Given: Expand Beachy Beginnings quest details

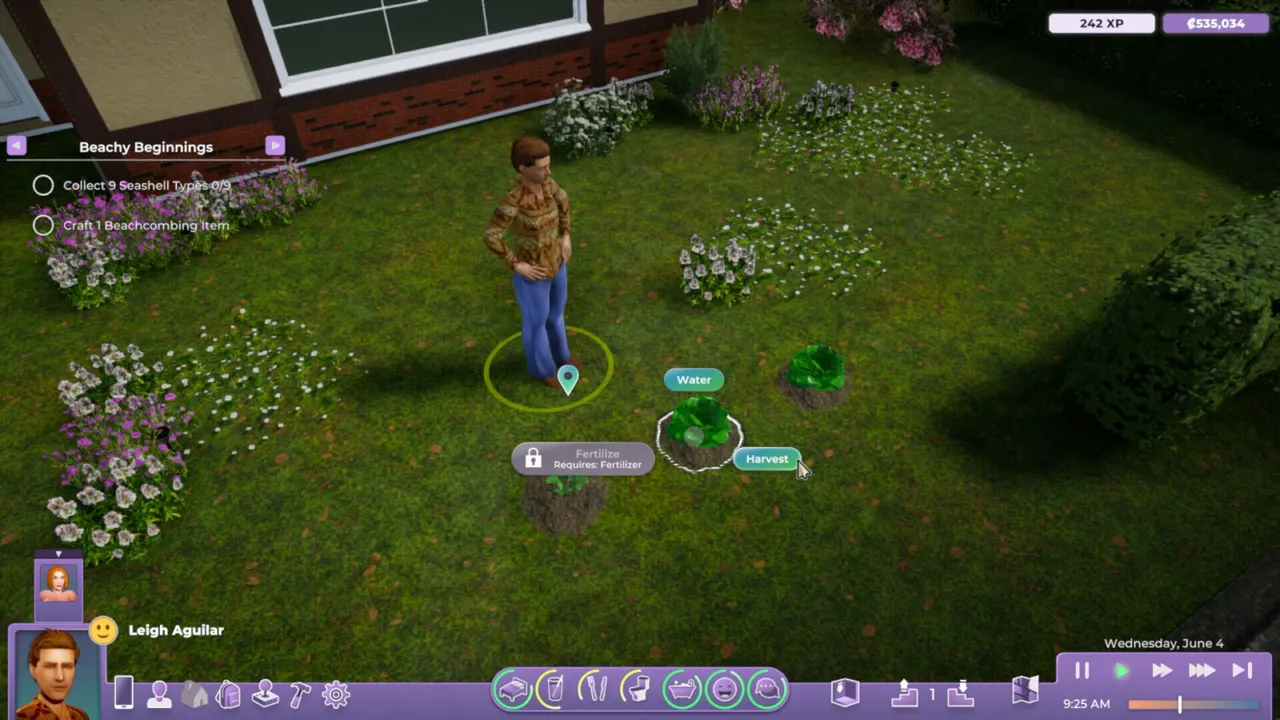Looking at the screenshot, I should coord(274,146).
